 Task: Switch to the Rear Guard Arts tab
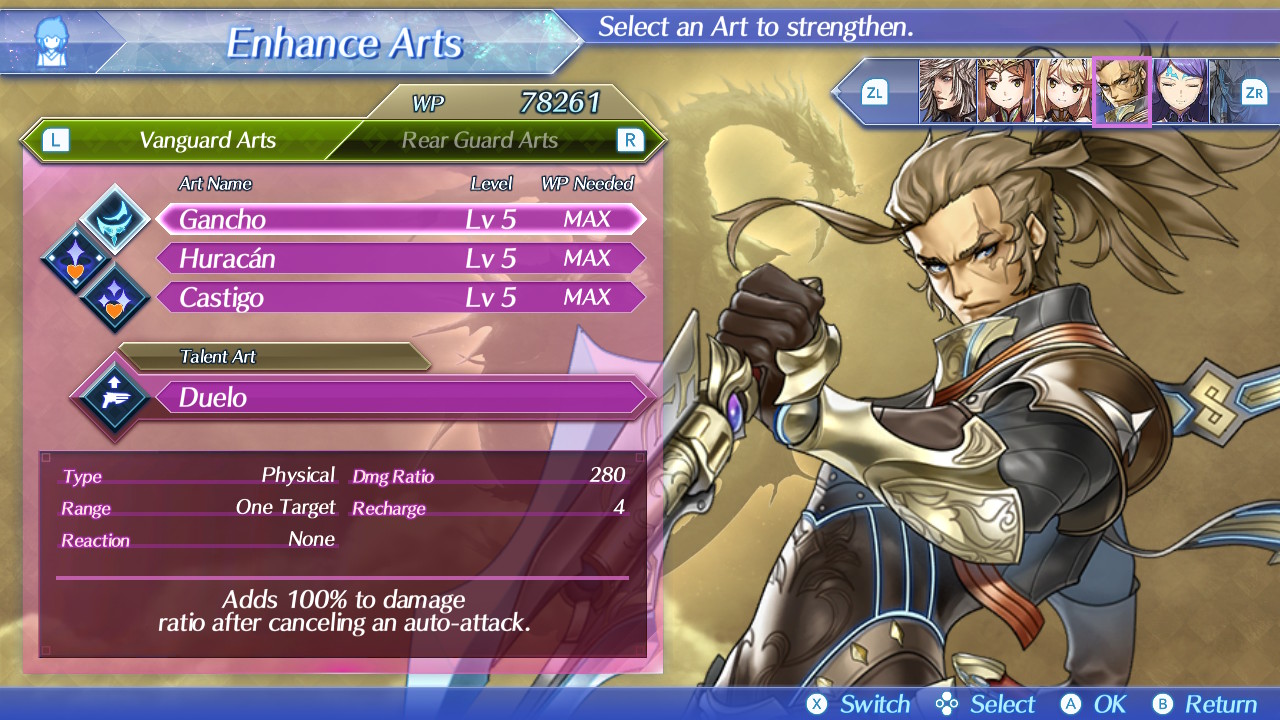tap(480, 140)
